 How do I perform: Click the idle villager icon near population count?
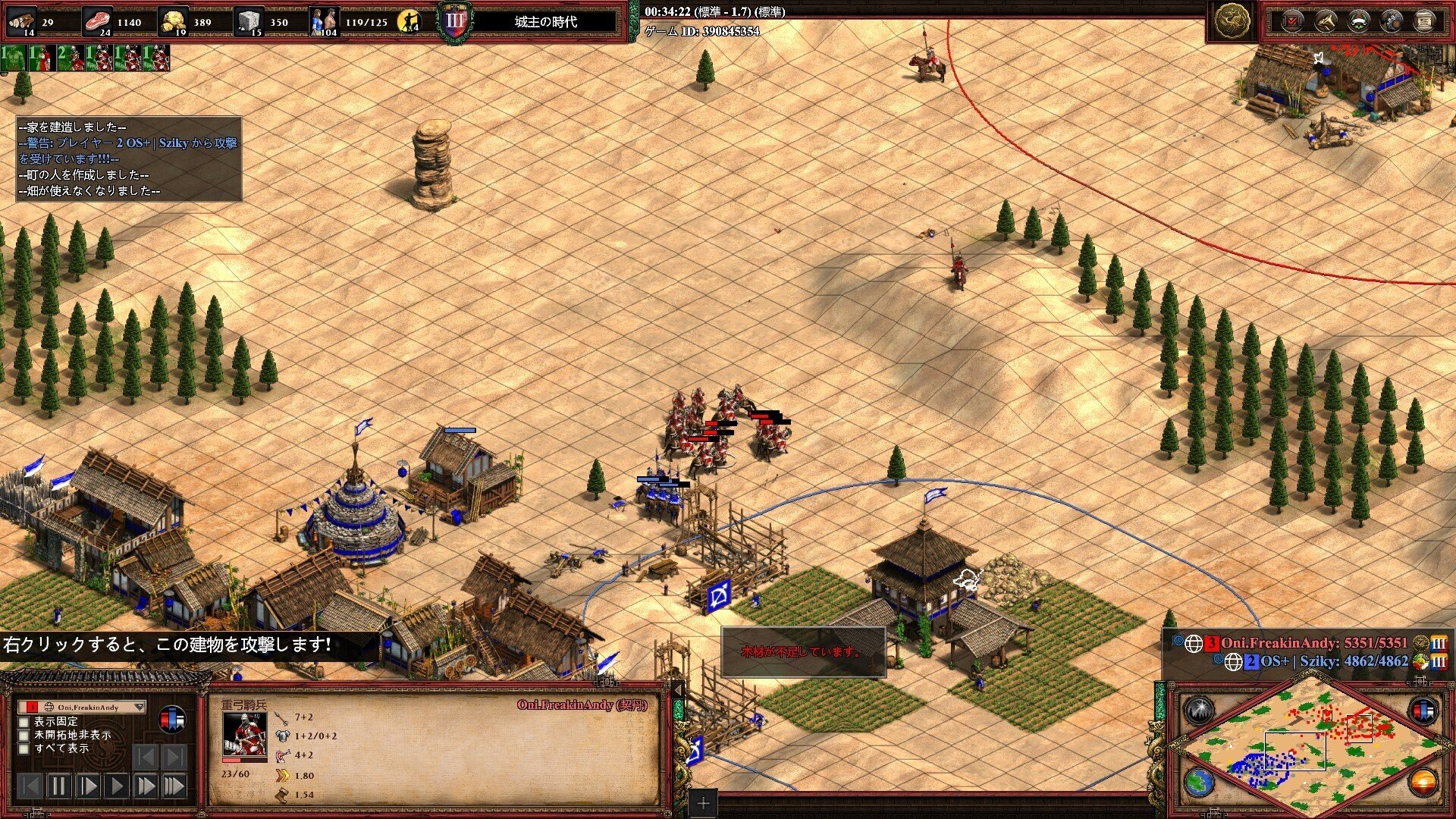tap(409, 21)
